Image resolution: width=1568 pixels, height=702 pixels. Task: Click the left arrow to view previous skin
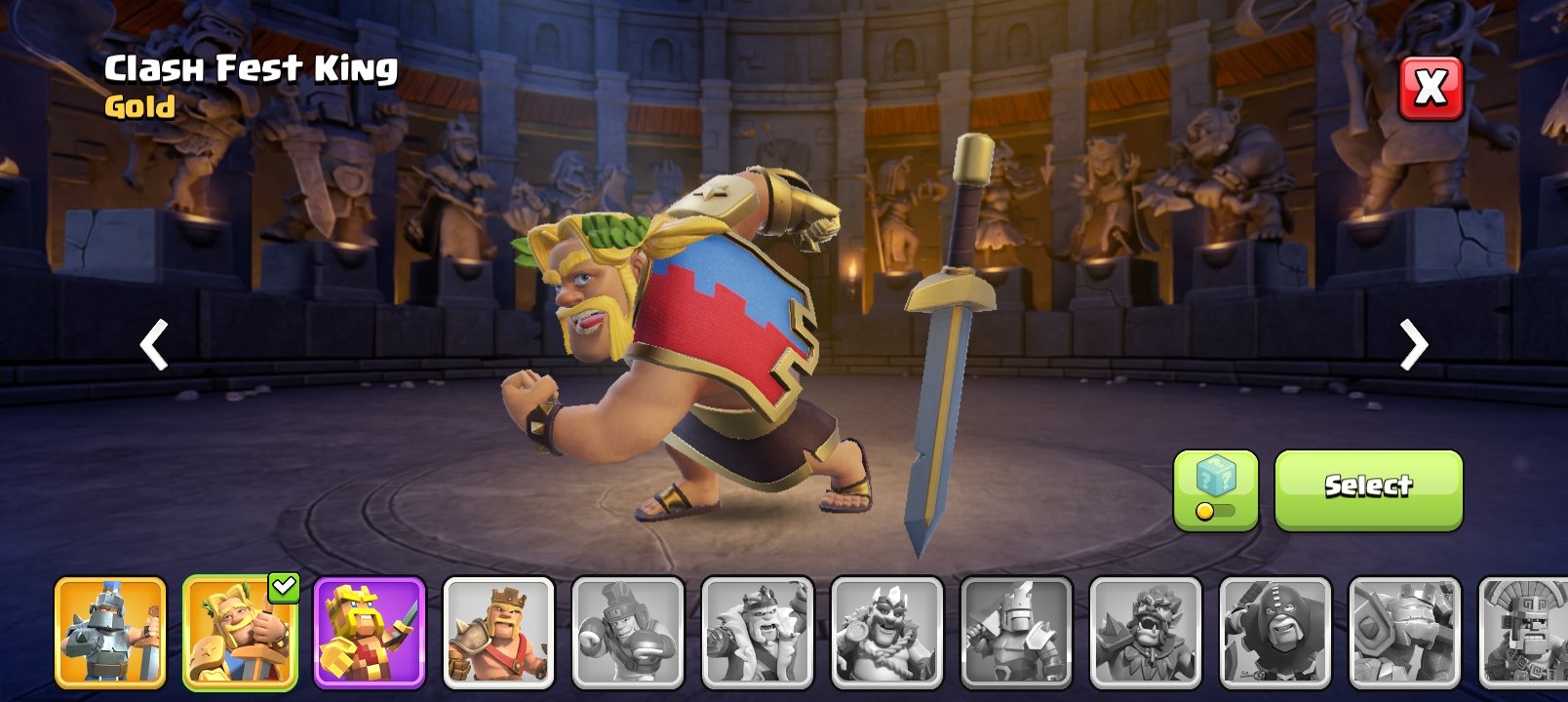pyautogui.click(x=153, y=346)
